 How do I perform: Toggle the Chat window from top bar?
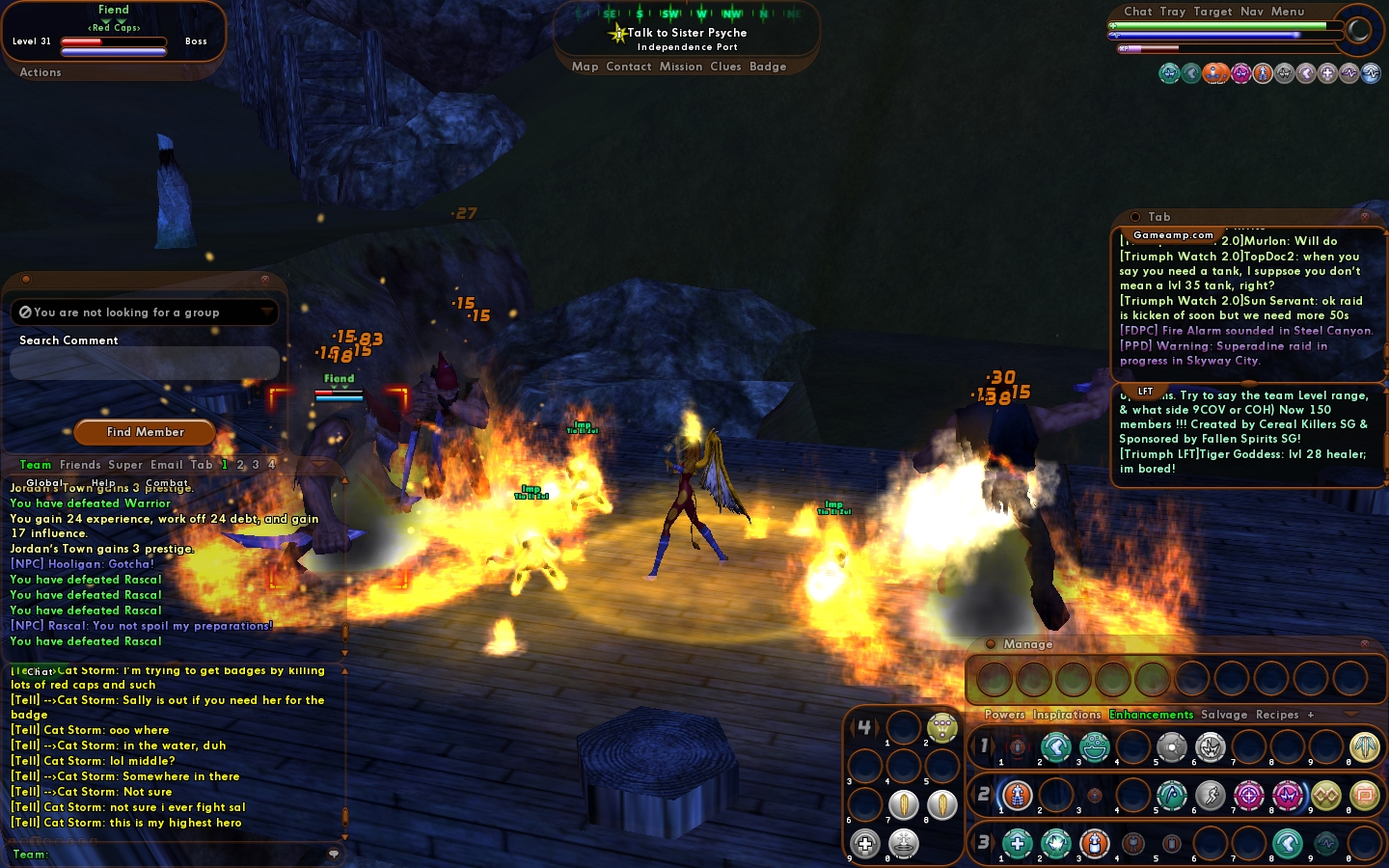pyautogui.click(x=1137, y=12)
